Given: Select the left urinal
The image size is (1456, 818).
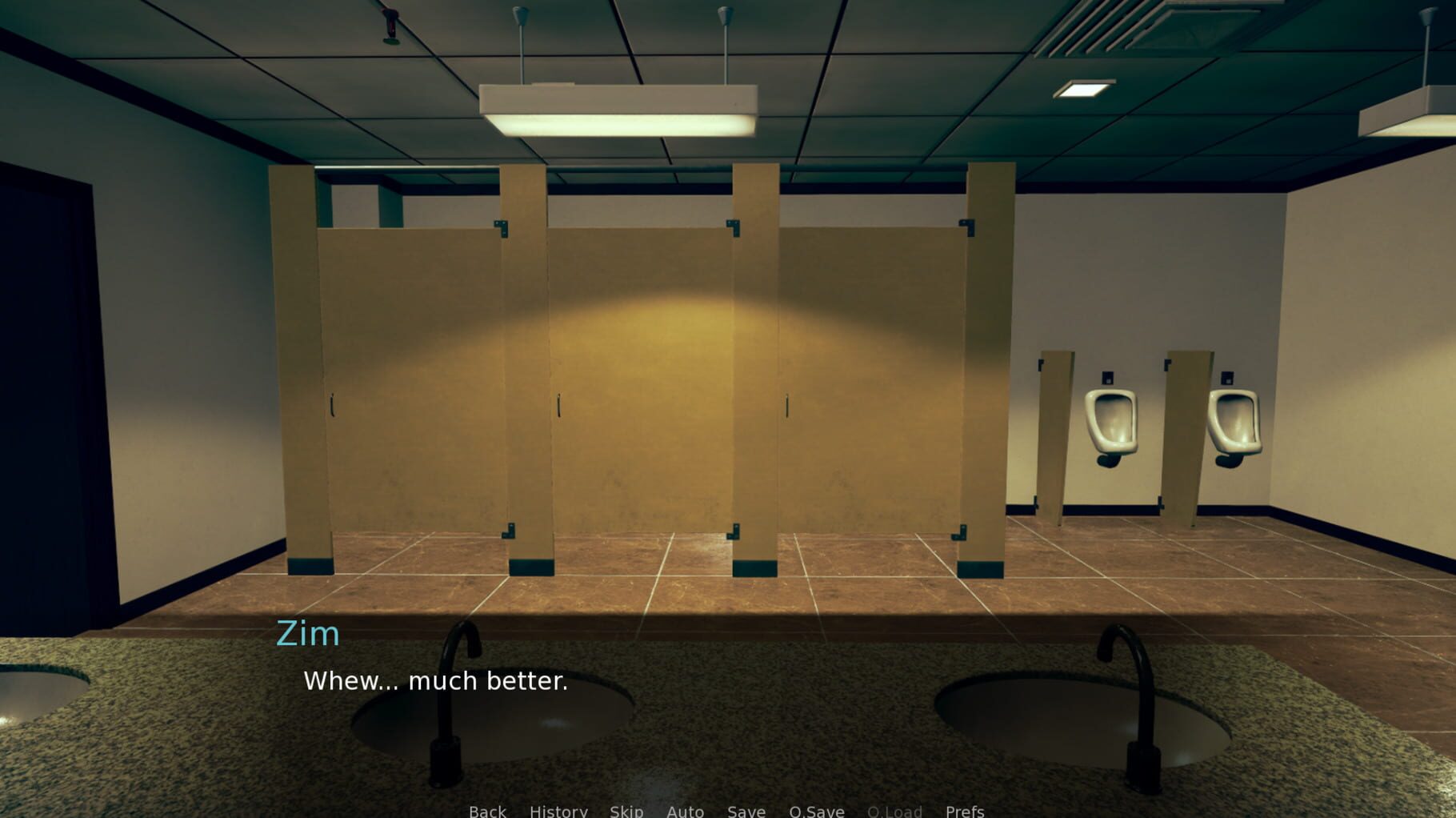Looking at the screenshot, I should [1114, 420].
